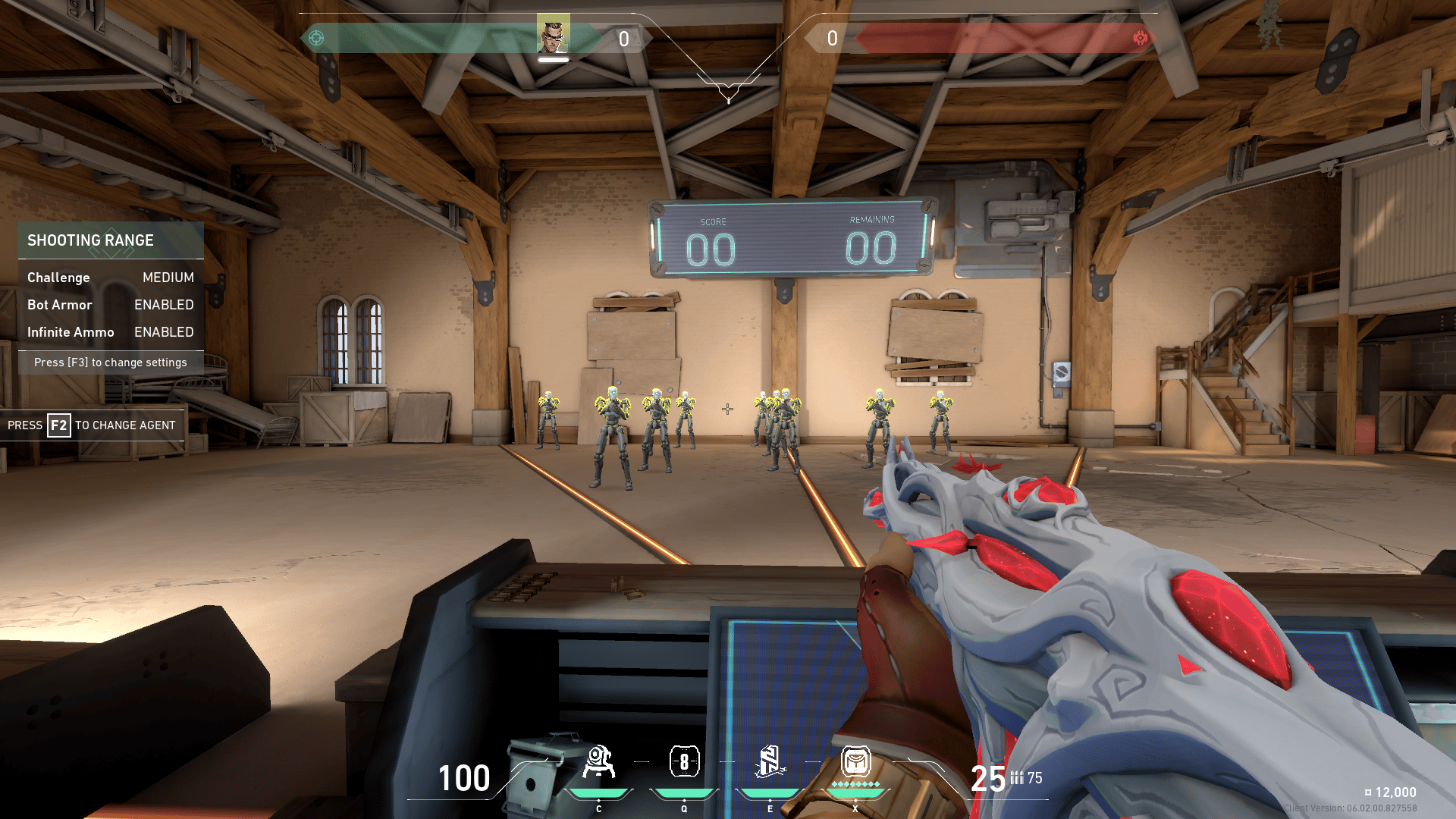Viewport: 1456px width, 819px height.
Task: Click the ally team emblem on the scorebar
Action: point(318,36)
